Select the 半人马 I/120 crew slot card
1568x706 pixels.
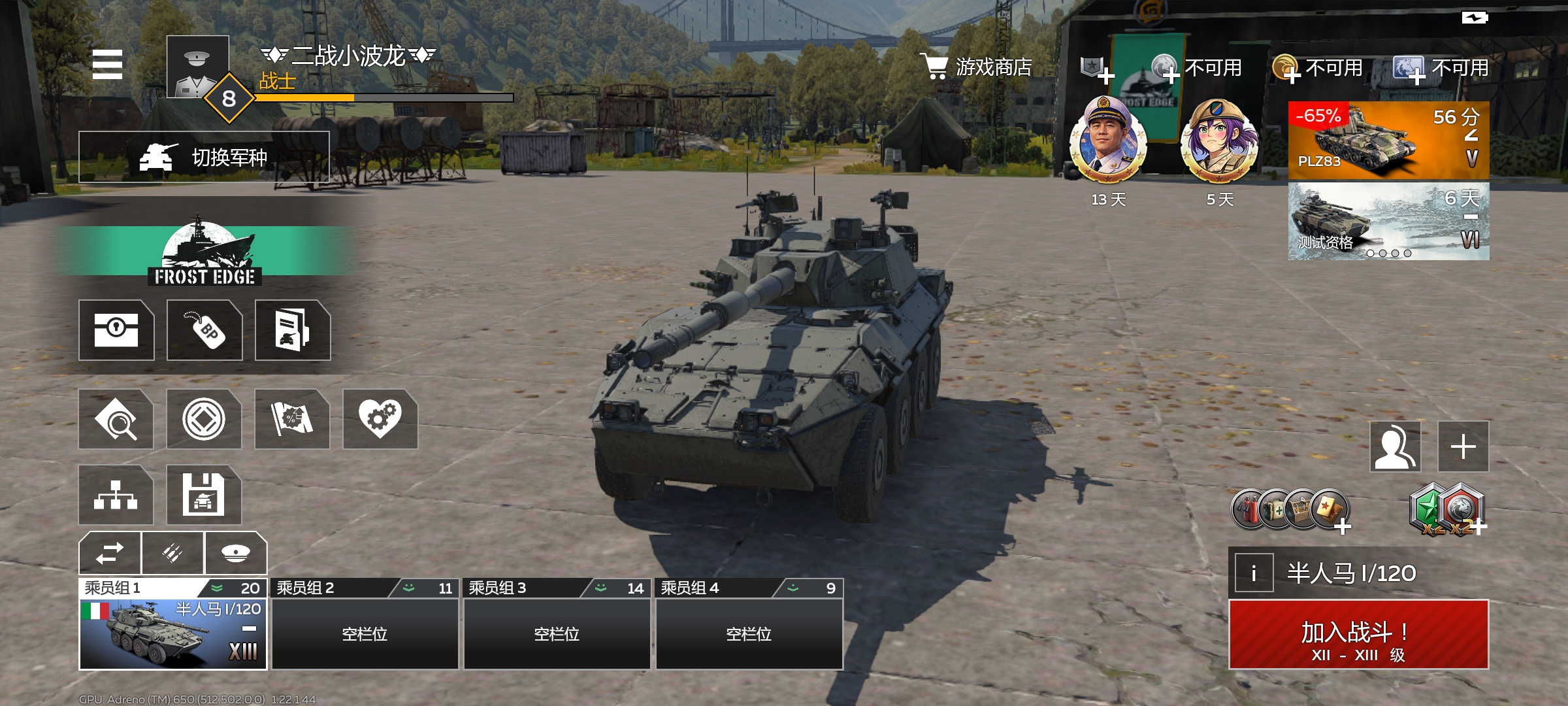(x=173, y=633)
